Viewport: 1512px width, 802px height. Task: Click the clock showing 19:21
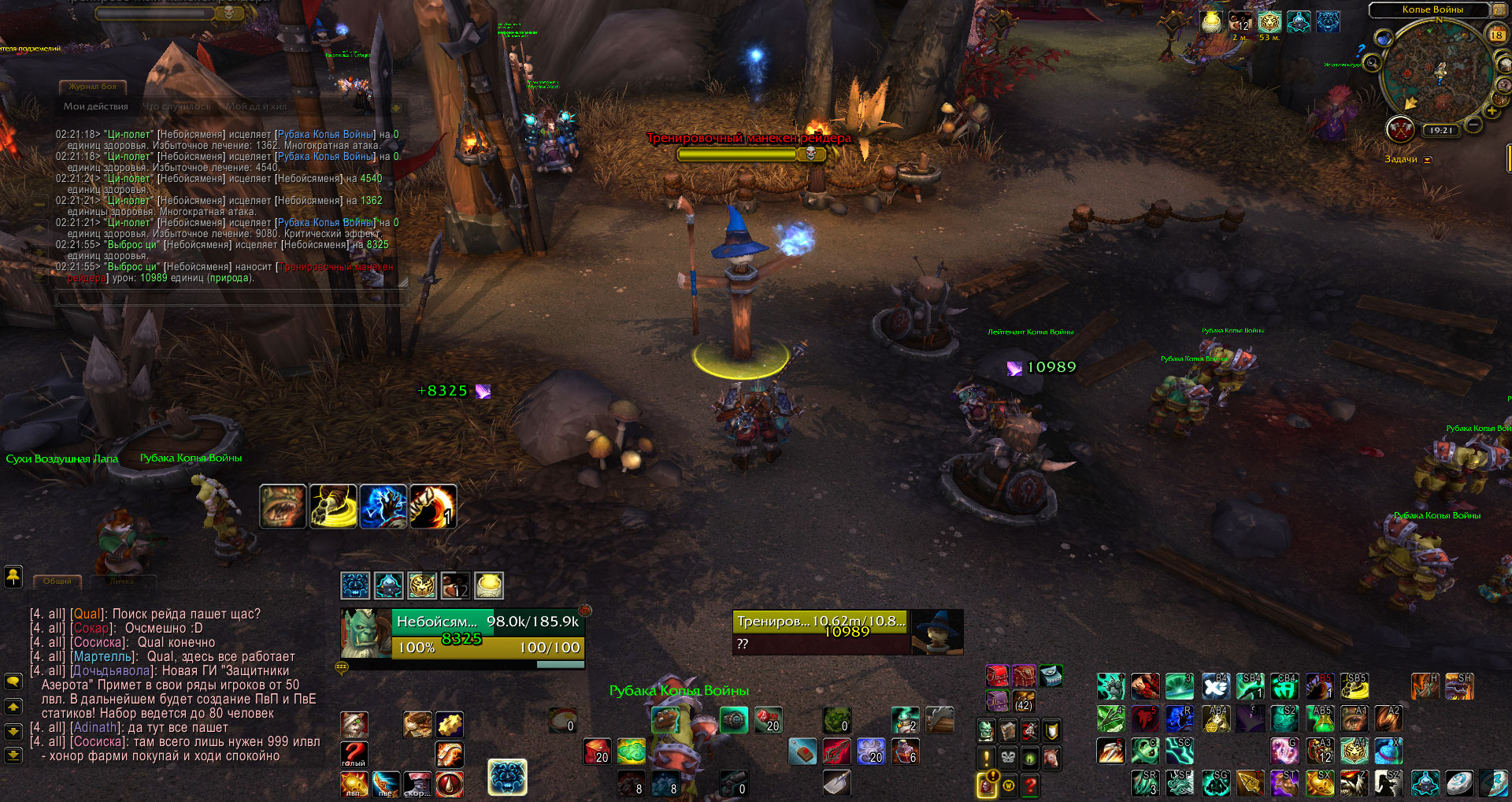[1440, 130]
